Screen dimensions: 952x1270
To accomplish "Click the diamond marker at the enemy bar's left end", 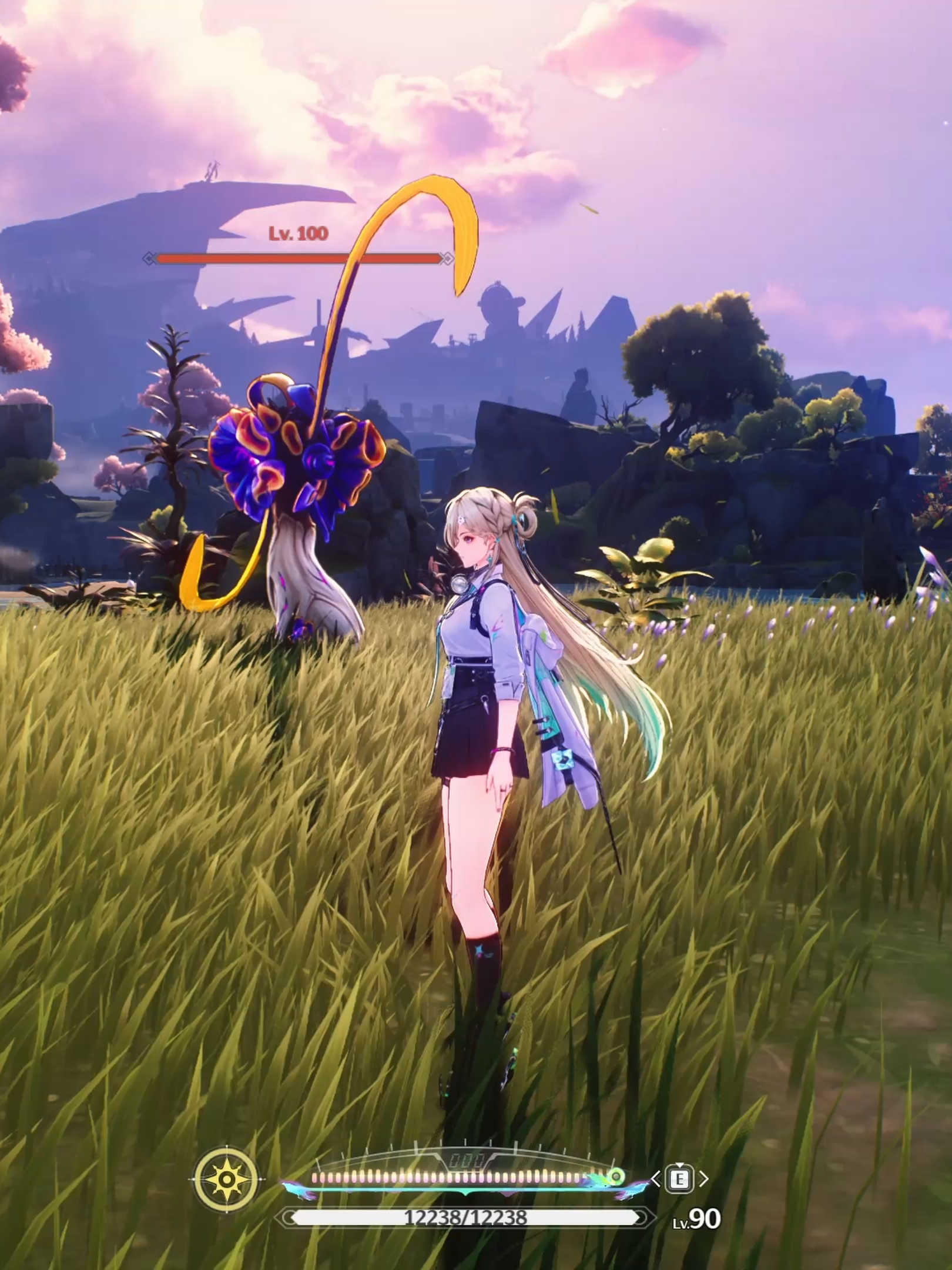I will [150, 257].
